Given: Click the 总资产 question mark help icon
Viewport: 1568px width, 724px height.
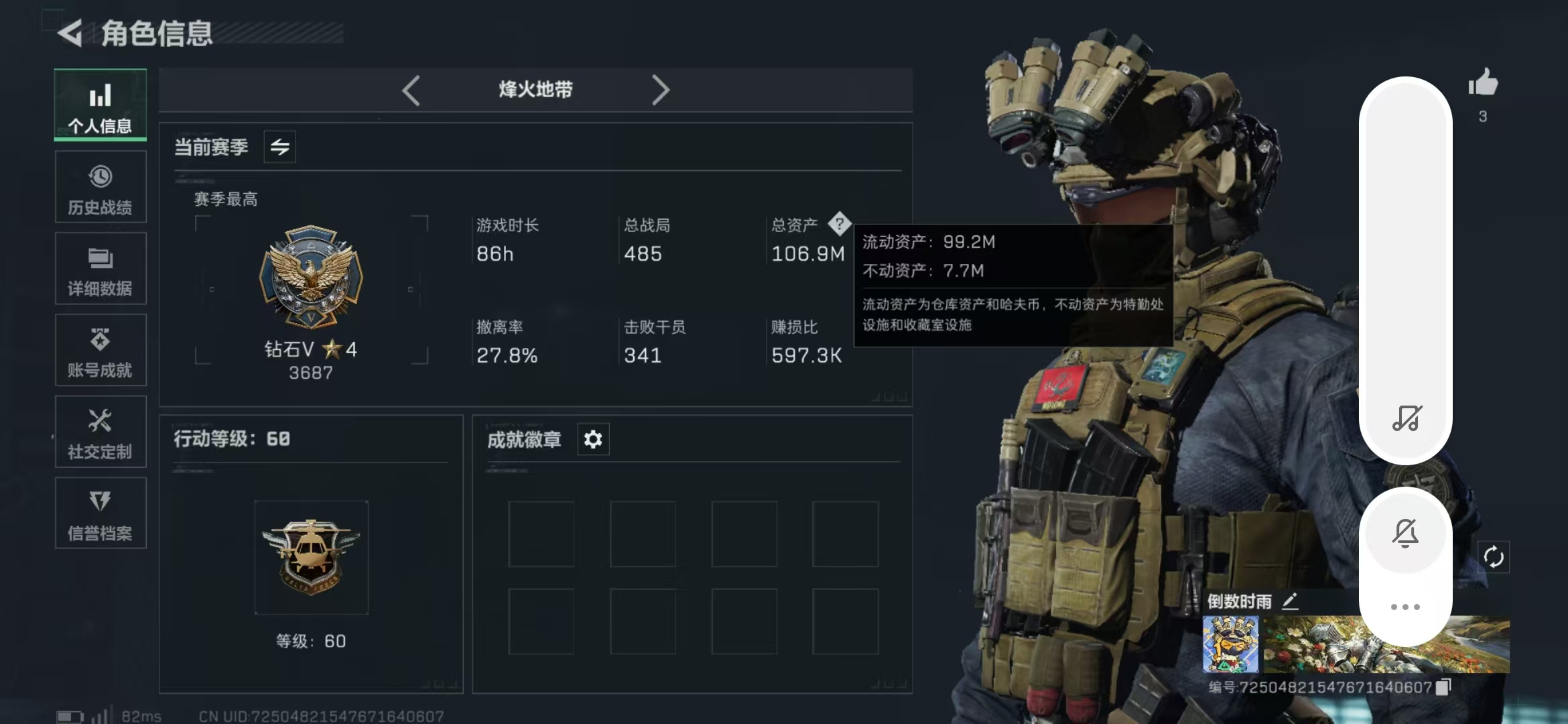Looking at the screenshot, I should tap(839, 224).
